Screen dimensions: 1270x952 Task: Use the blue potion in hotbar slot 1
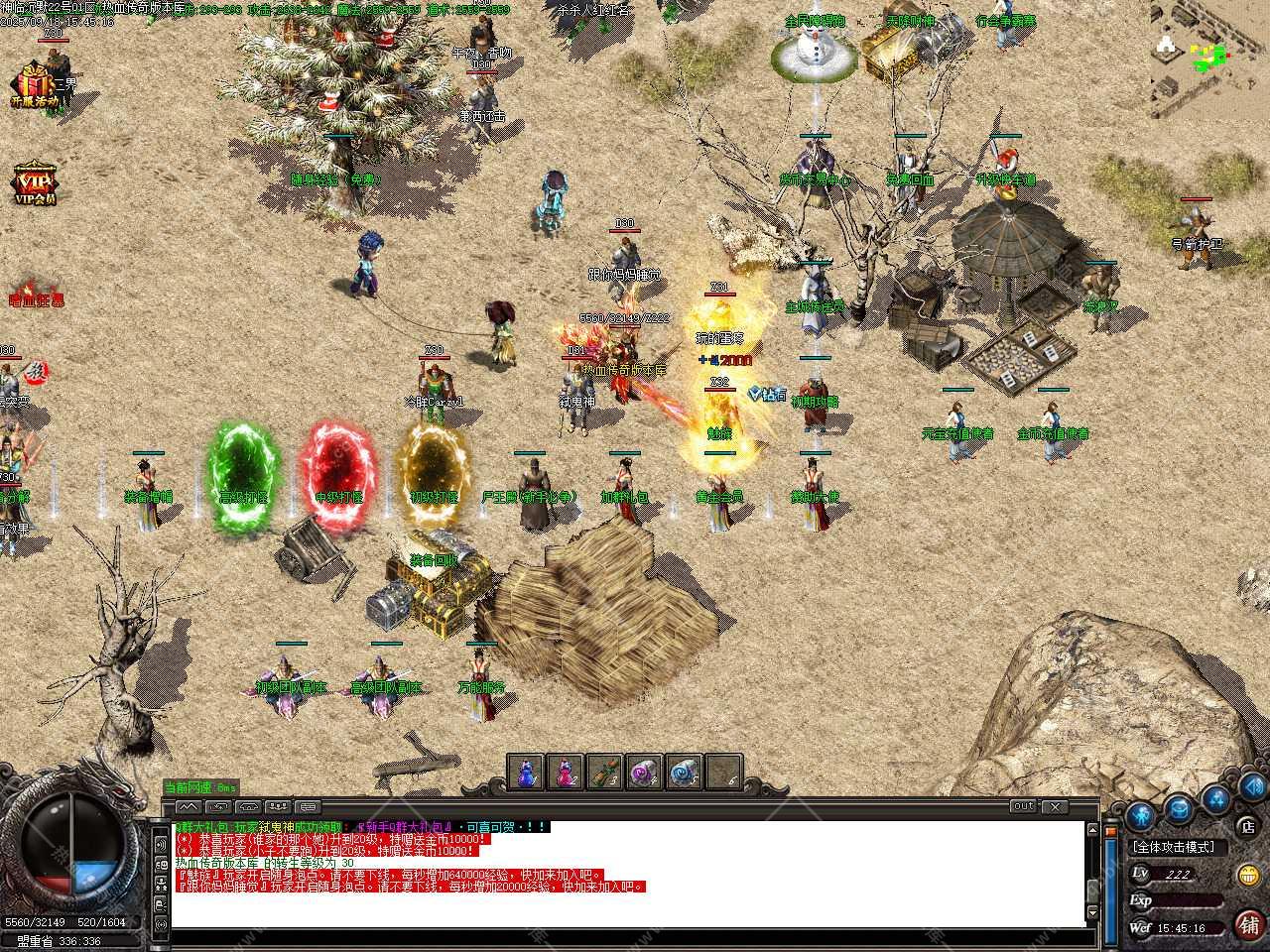527,773
